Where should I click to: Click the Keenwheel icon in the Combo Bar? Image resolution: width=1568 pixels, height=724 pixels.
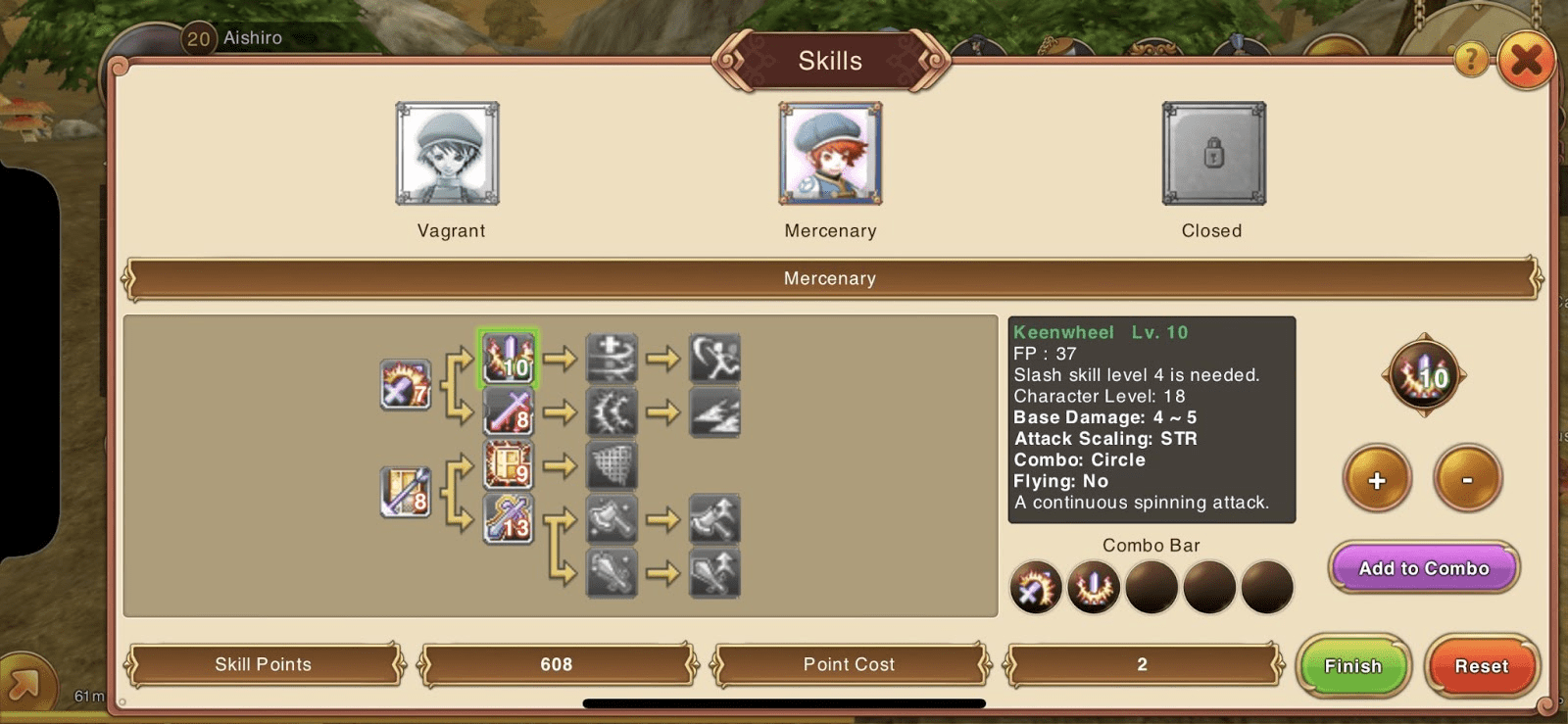point(1094,585)
